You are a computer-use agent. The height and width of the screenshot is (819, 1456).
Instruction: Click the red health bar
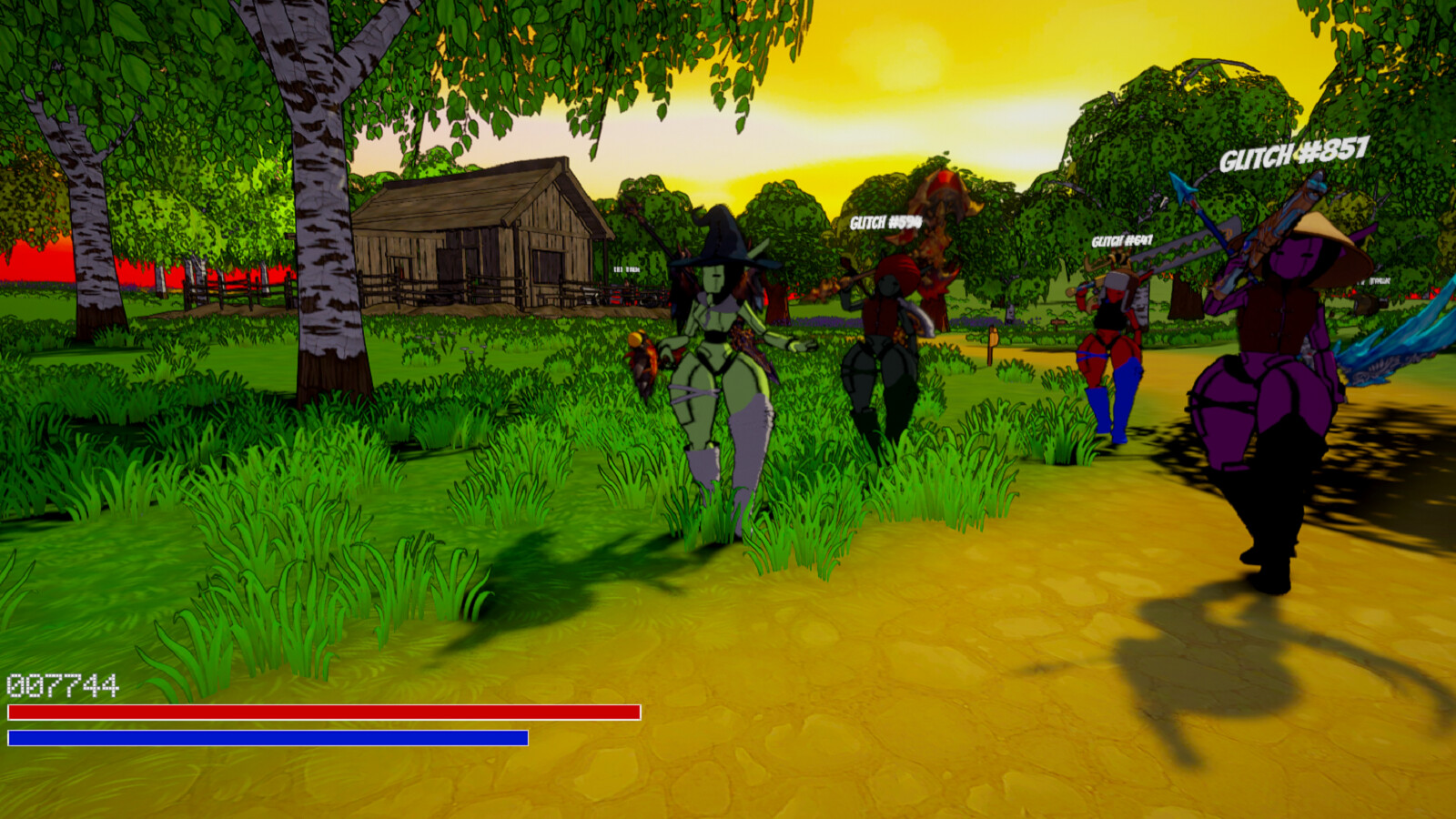(x=318, y=713)
